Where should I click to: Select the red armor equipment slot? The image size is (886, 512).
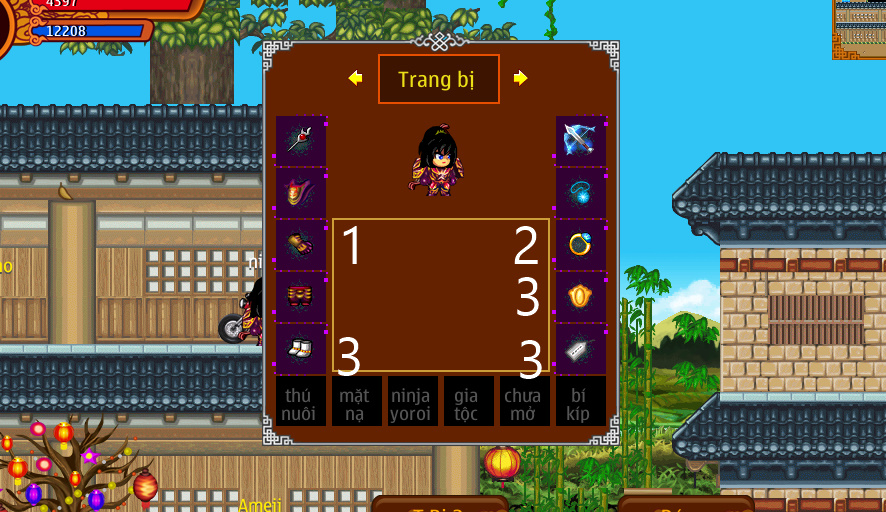[300, 192]
